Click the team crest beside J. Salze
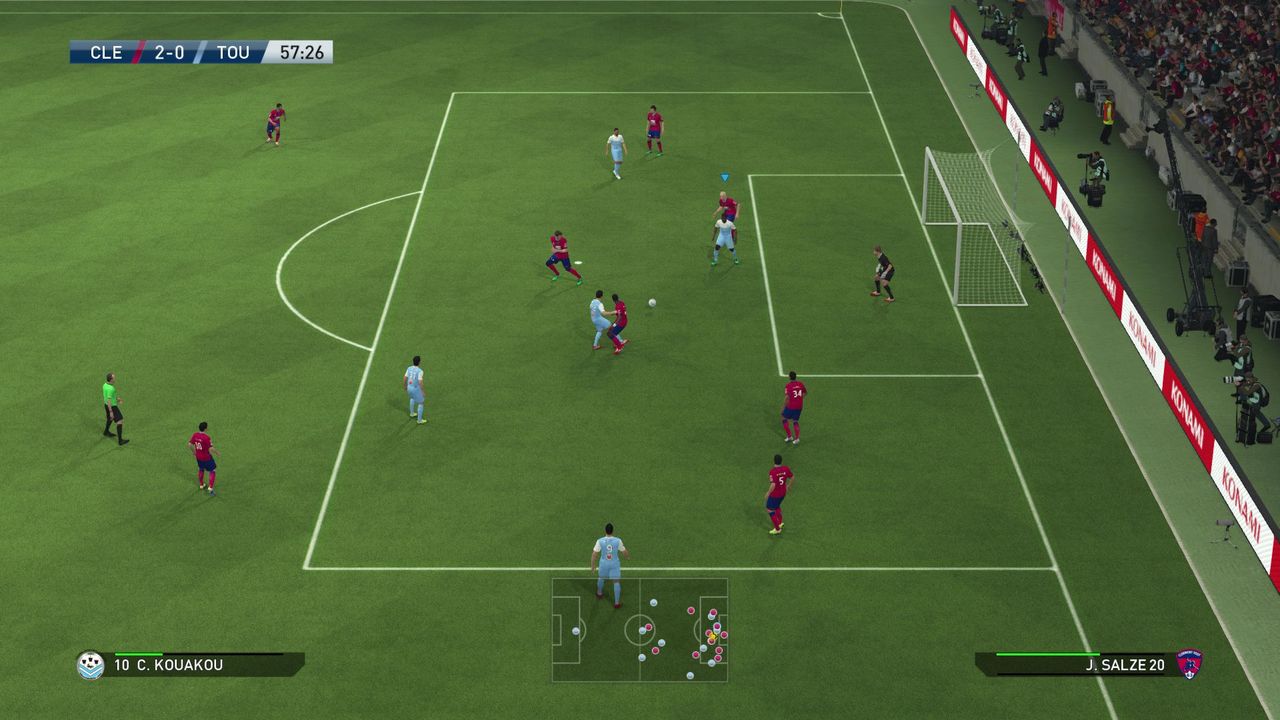The height and width of the screenshot is (720, 1280). 1190,664
